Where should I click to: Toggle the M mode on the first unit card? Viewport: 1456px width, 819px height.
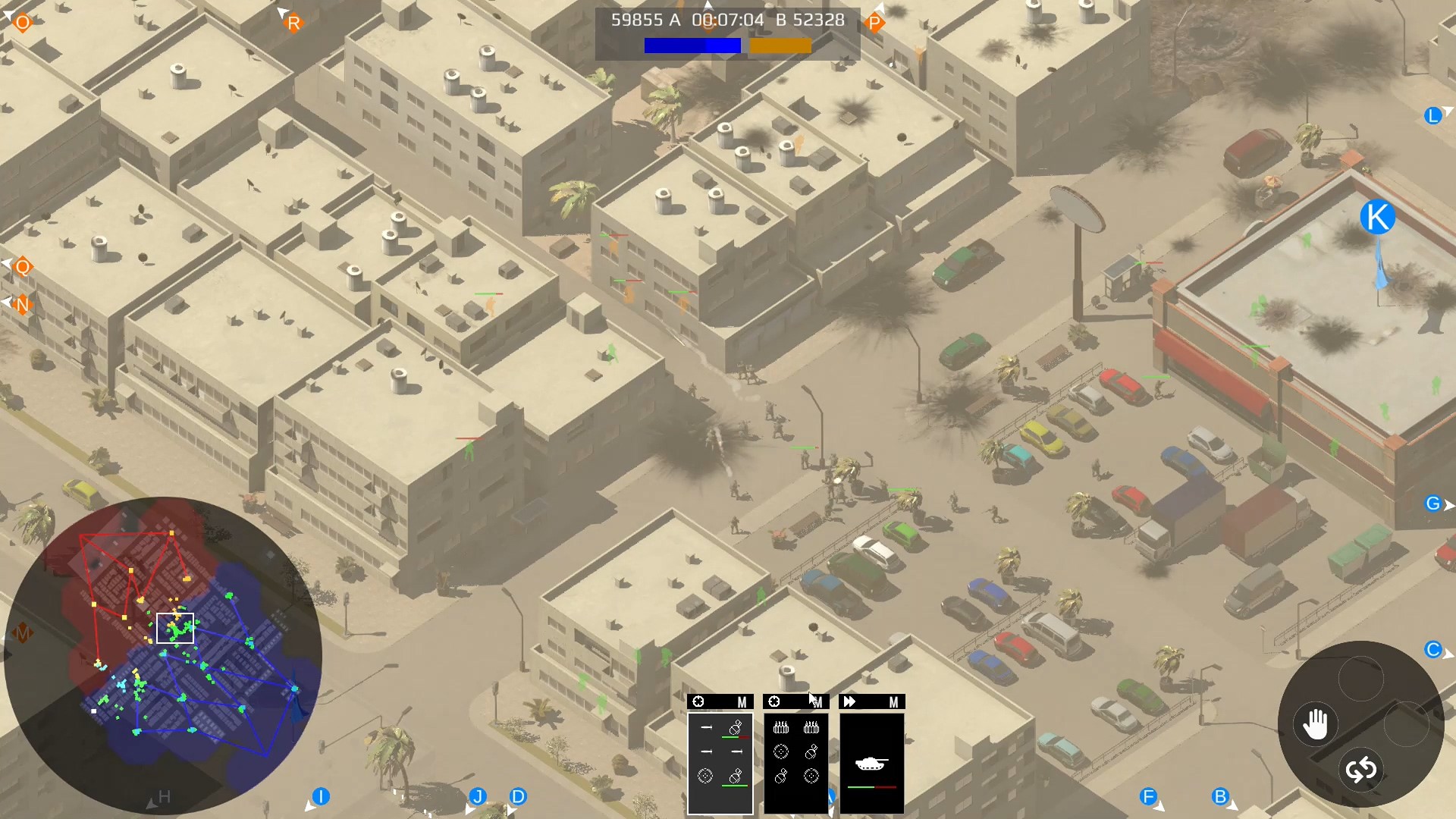click(742, 703)
